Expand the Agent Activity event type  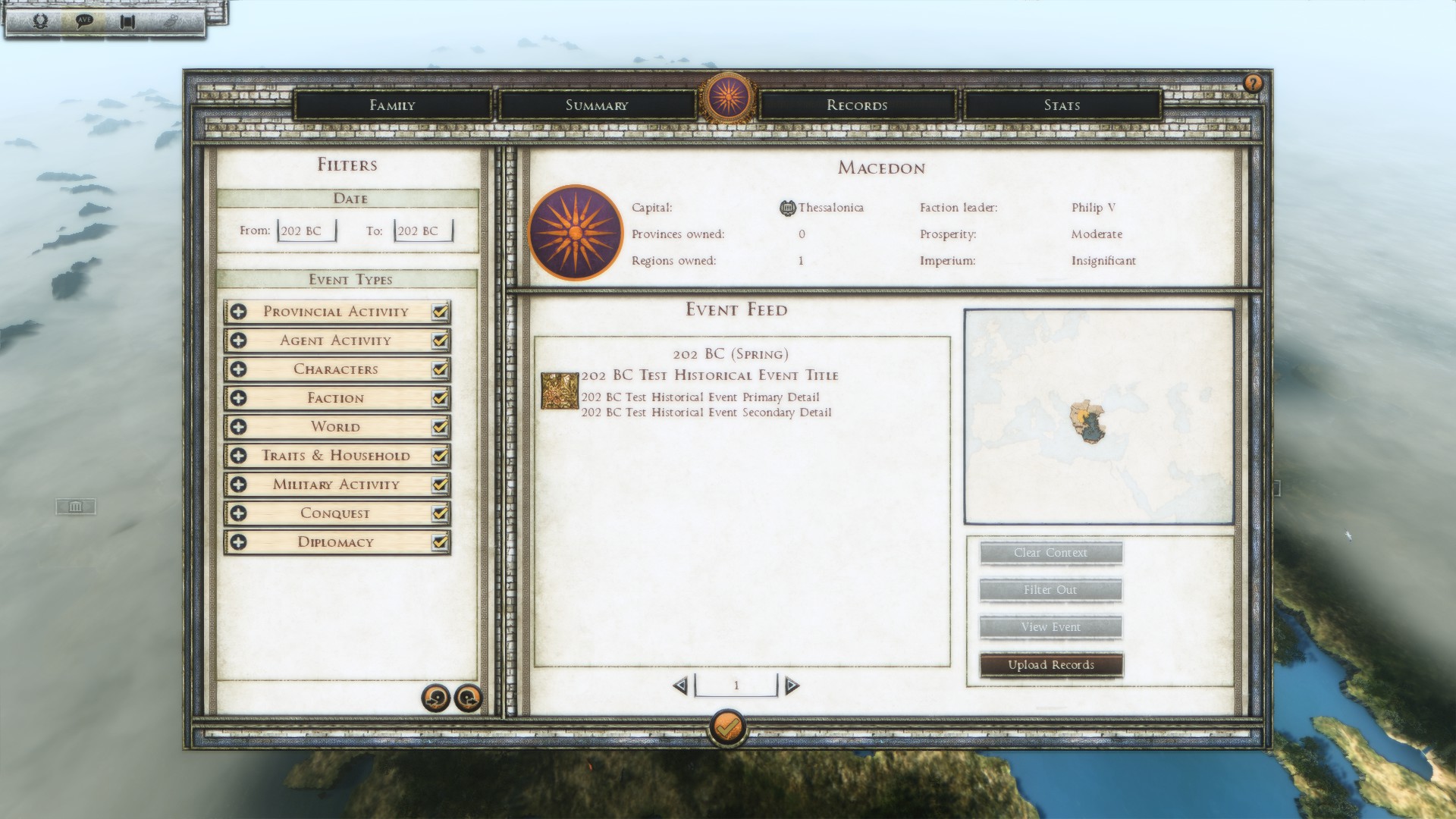[x=238, y=340]
